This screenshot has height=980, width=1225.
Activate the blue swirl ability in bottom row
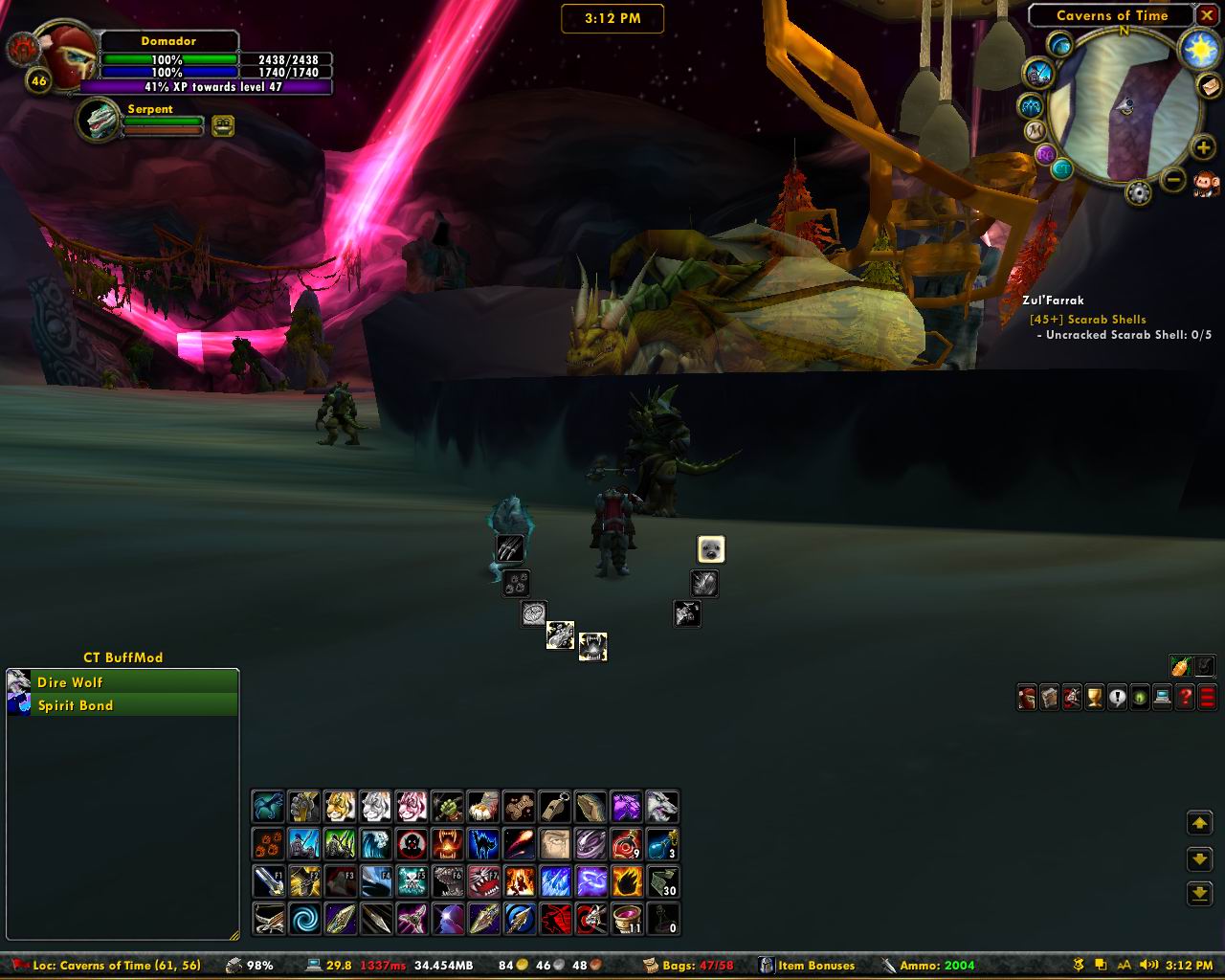305,919
